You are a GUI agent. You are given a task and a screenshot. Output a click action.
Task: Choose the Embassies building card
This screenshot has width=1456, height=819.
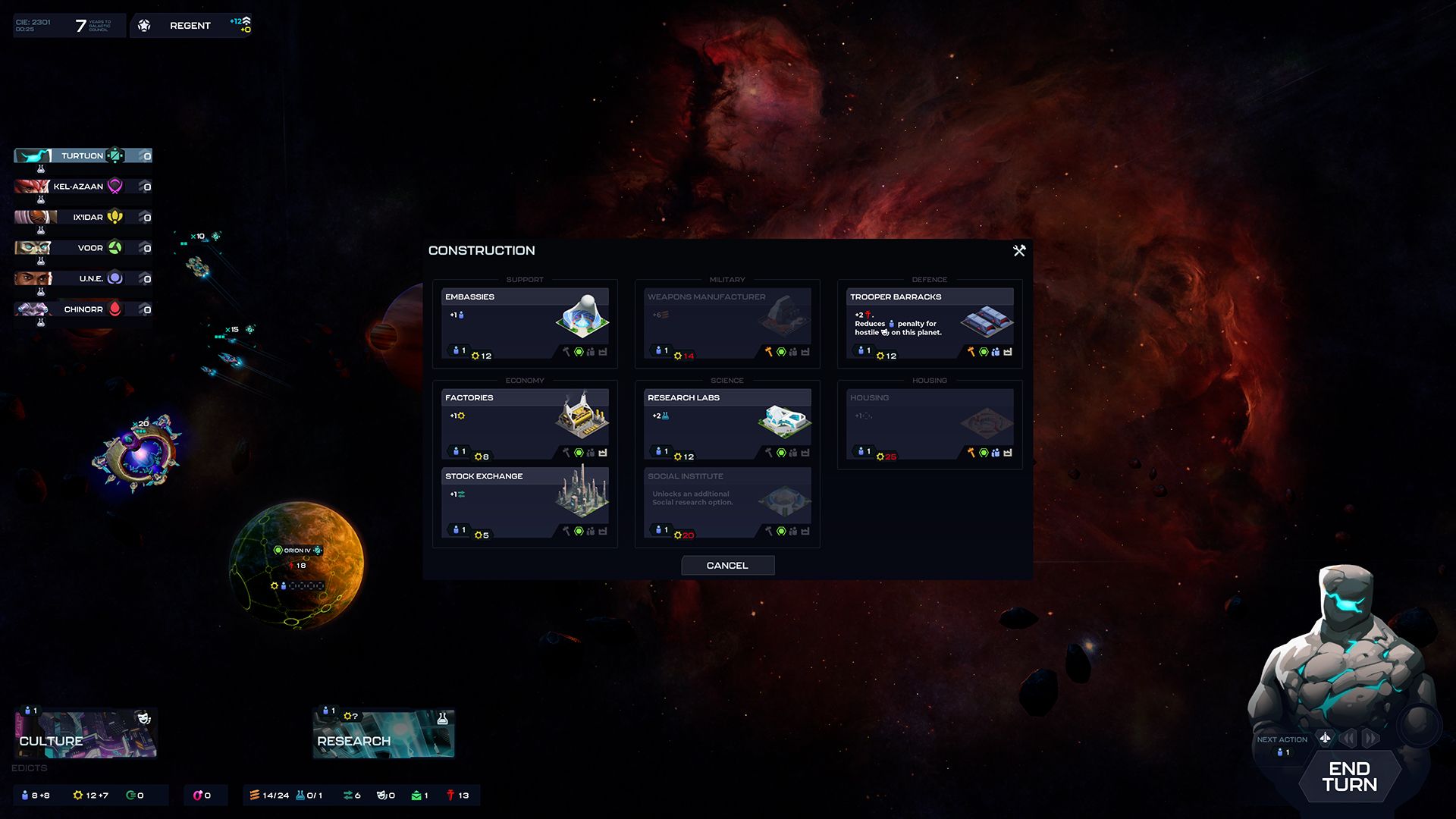pos(525,323)
